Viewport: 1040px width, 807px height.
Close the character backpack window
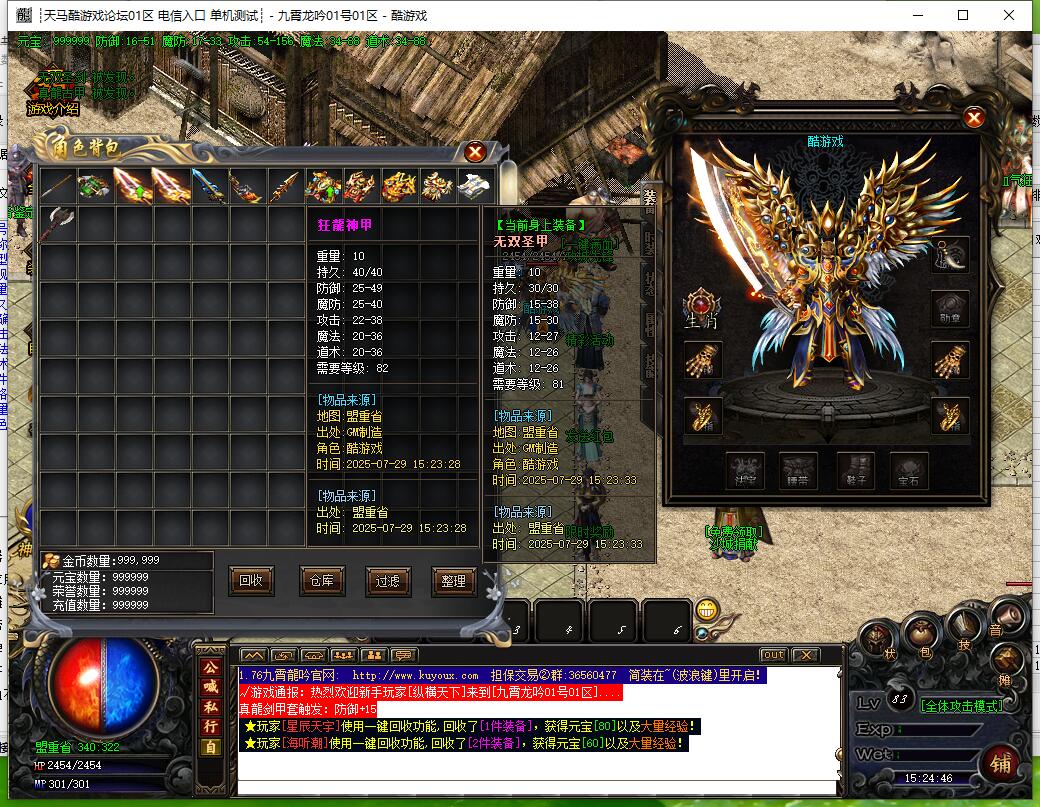475,151
